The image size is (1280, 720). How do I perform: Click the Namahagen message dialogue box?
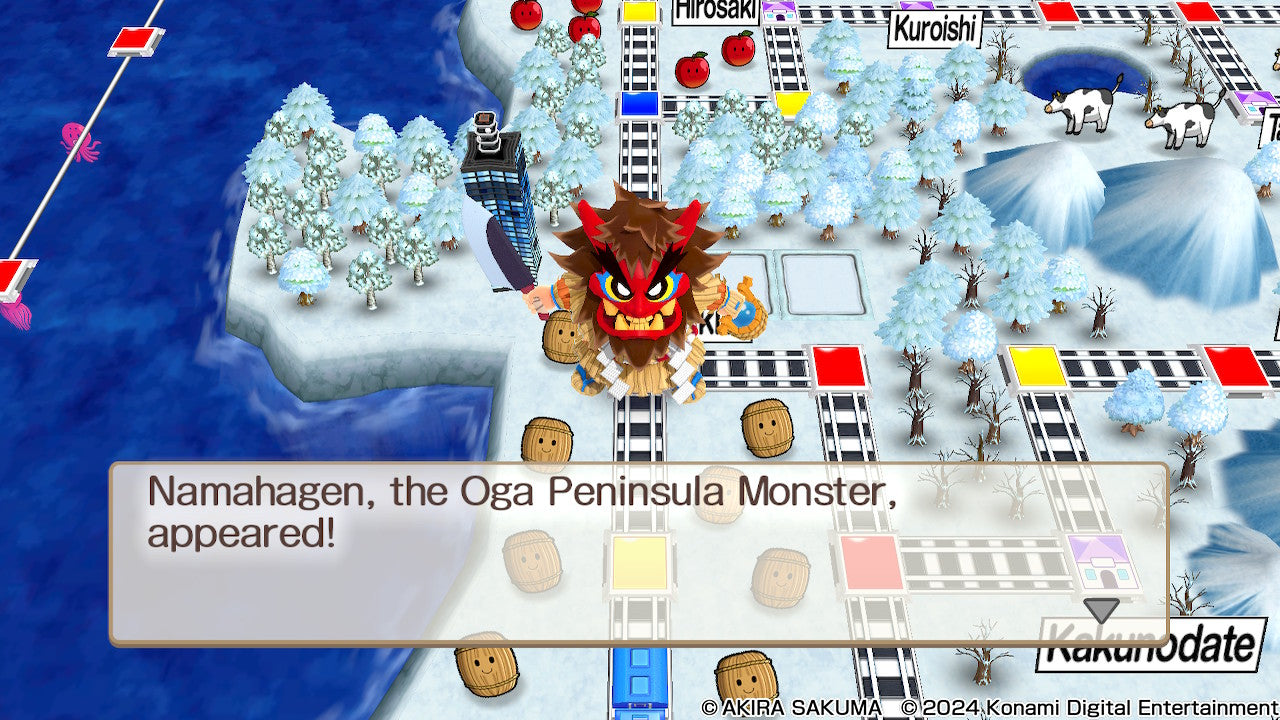click(x=638, y=553)
